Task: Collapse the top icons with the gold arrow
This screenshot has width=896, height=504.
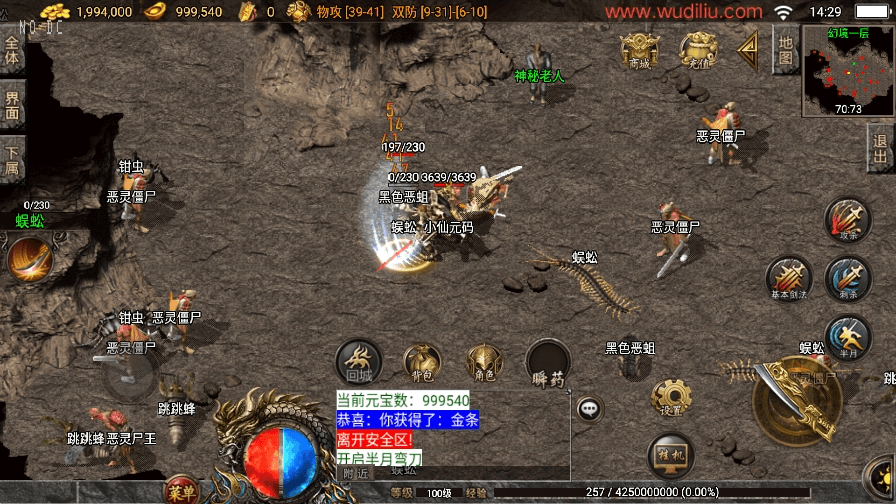Action: 748,47
